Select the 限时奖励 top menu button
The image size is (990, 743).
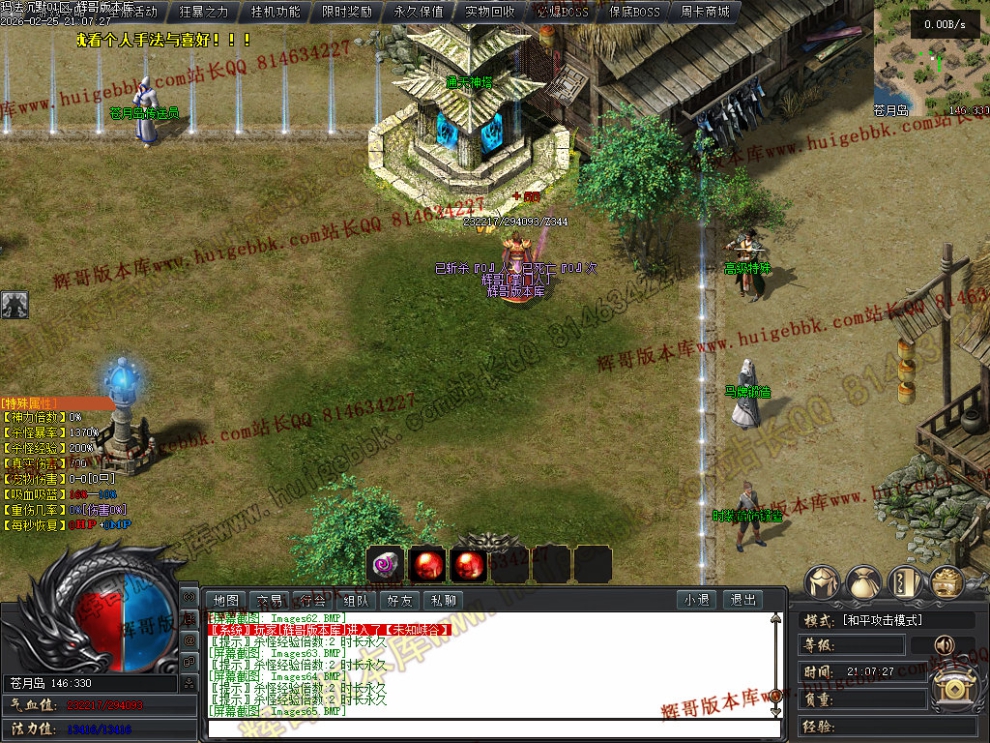(x=346, y=12)
